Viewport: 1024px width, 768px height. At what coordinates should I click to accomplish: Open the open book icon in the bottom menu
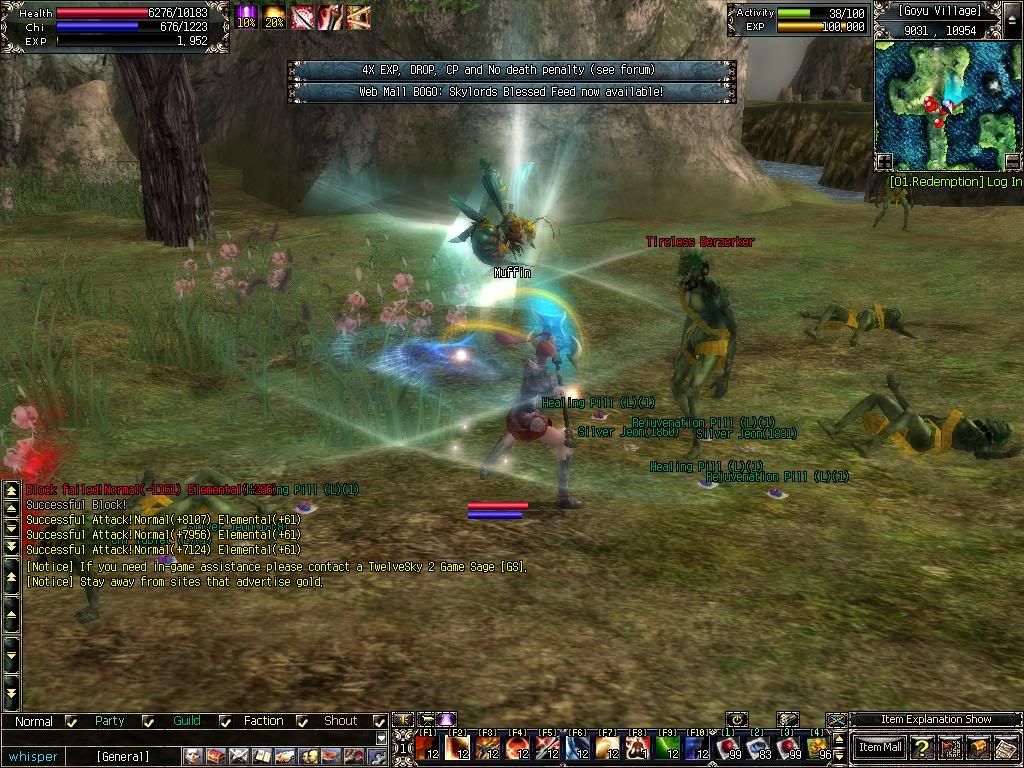click(x=262, y=756)
